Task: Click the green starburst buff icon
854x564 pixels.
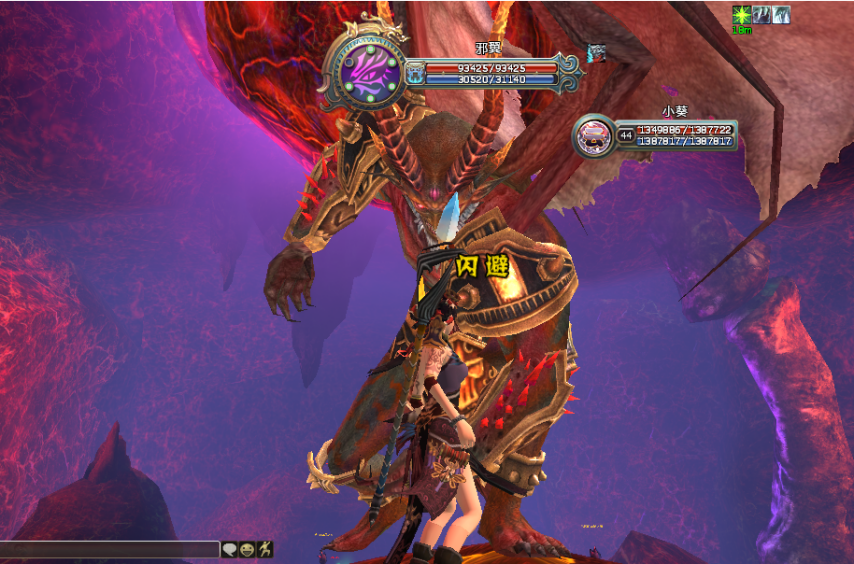Action: tap(741, 14)
